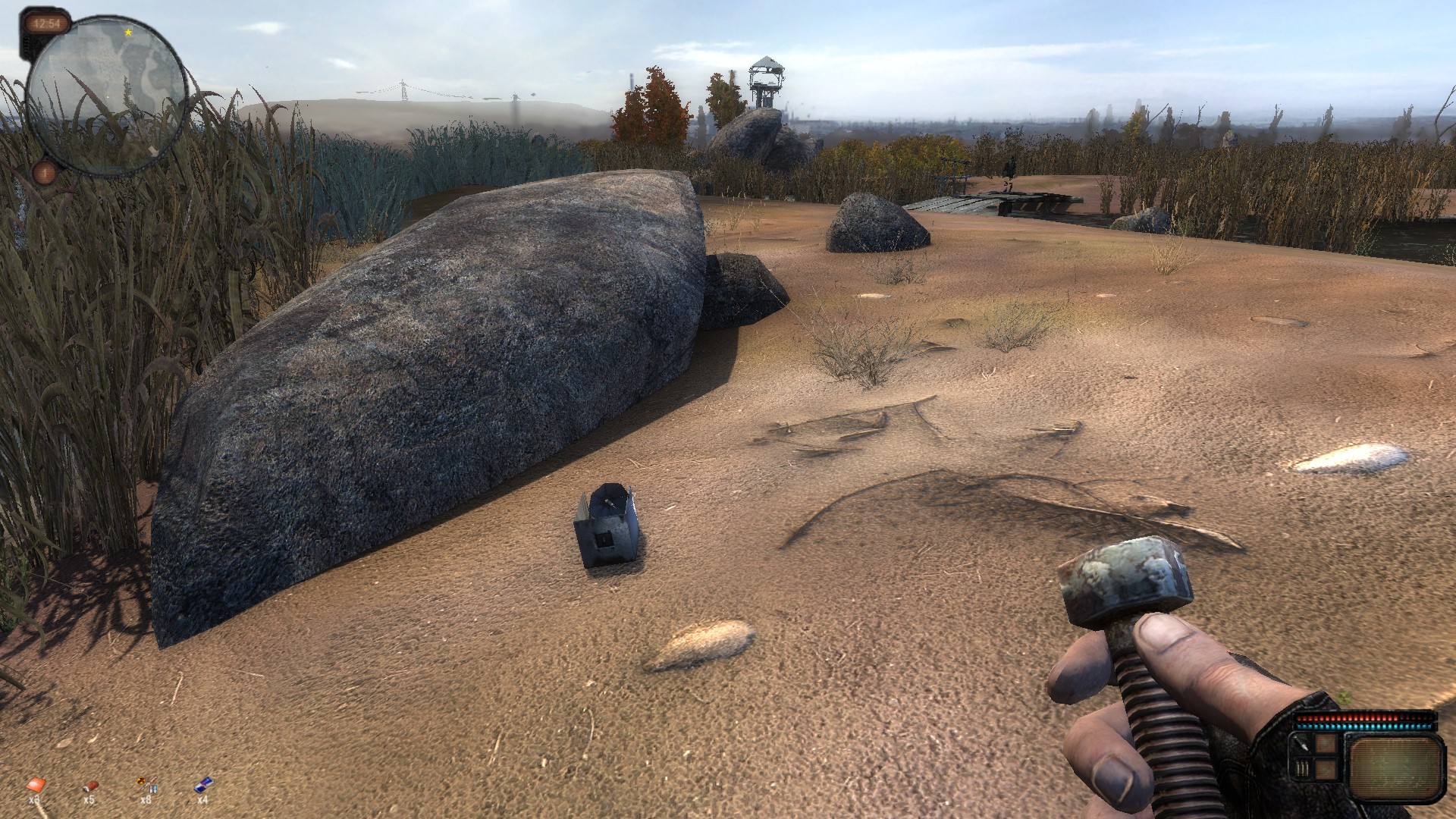Select the red canned food quick slot
The width and height of the screenshot is (1456, 819).
(89, 784)
